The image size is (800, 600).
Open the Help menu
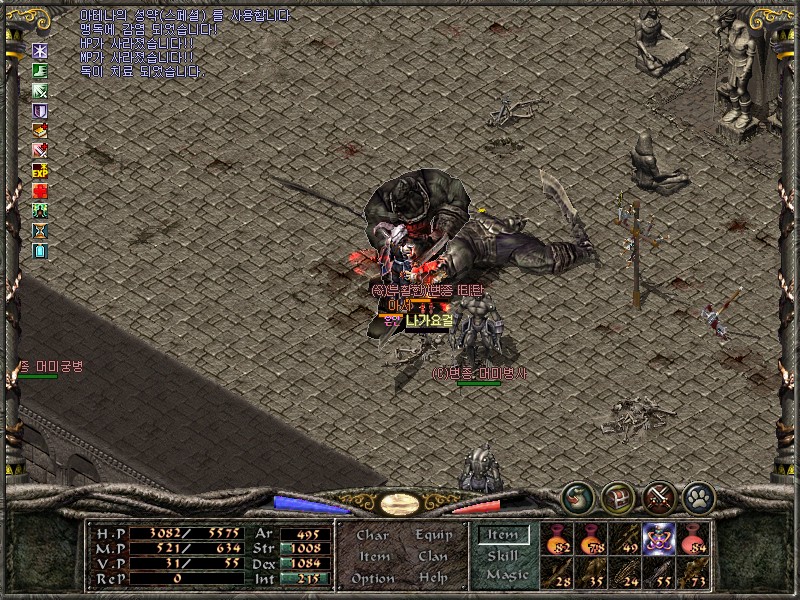click(x=433, y=578)
